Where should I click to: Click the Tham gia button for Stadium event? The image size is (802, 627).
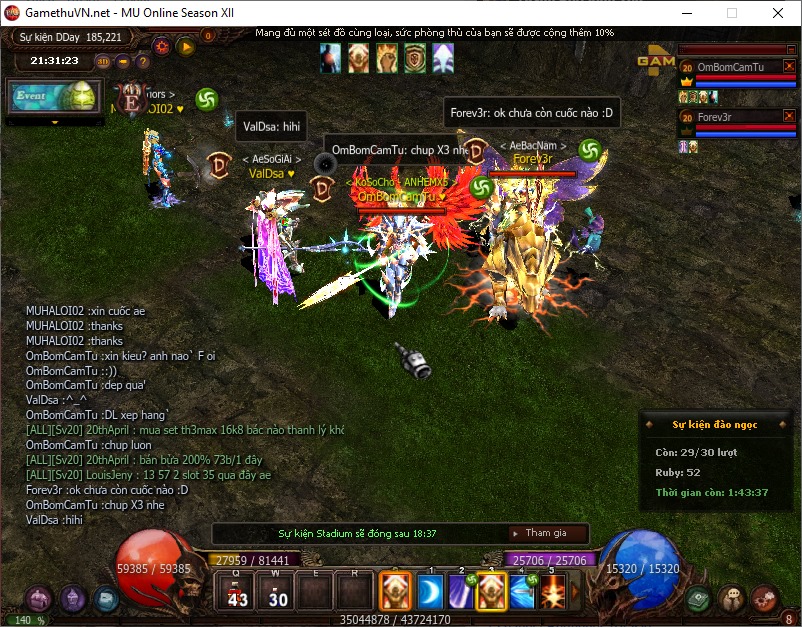547,534
